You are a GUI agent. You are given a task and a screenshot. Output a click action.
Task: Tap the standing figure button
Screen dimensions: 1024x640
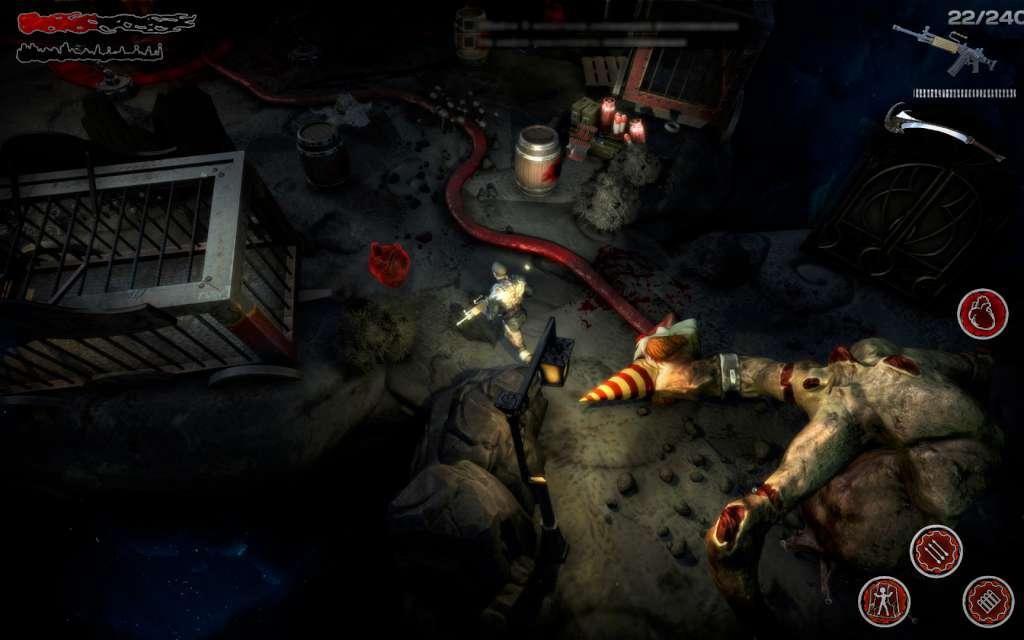point(884,600)
